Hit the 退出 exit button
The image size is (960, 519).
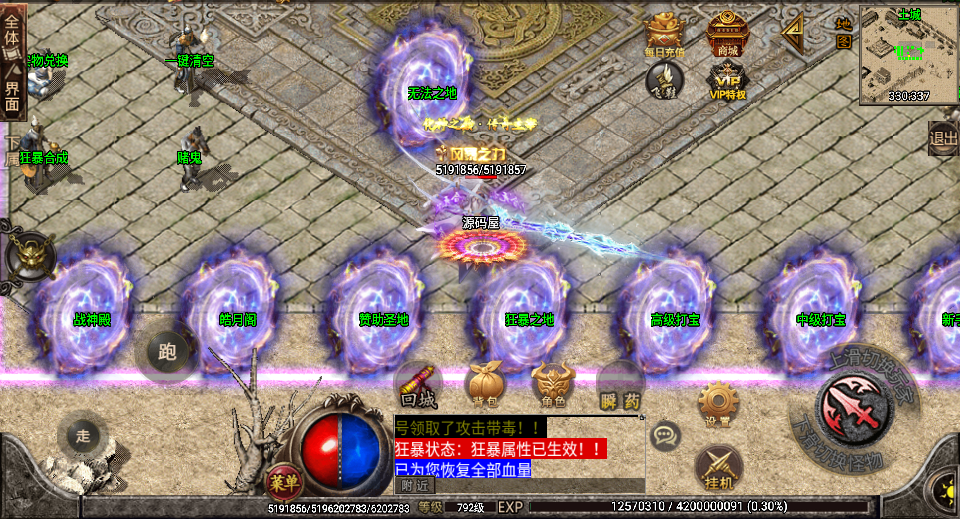point(943,139)
